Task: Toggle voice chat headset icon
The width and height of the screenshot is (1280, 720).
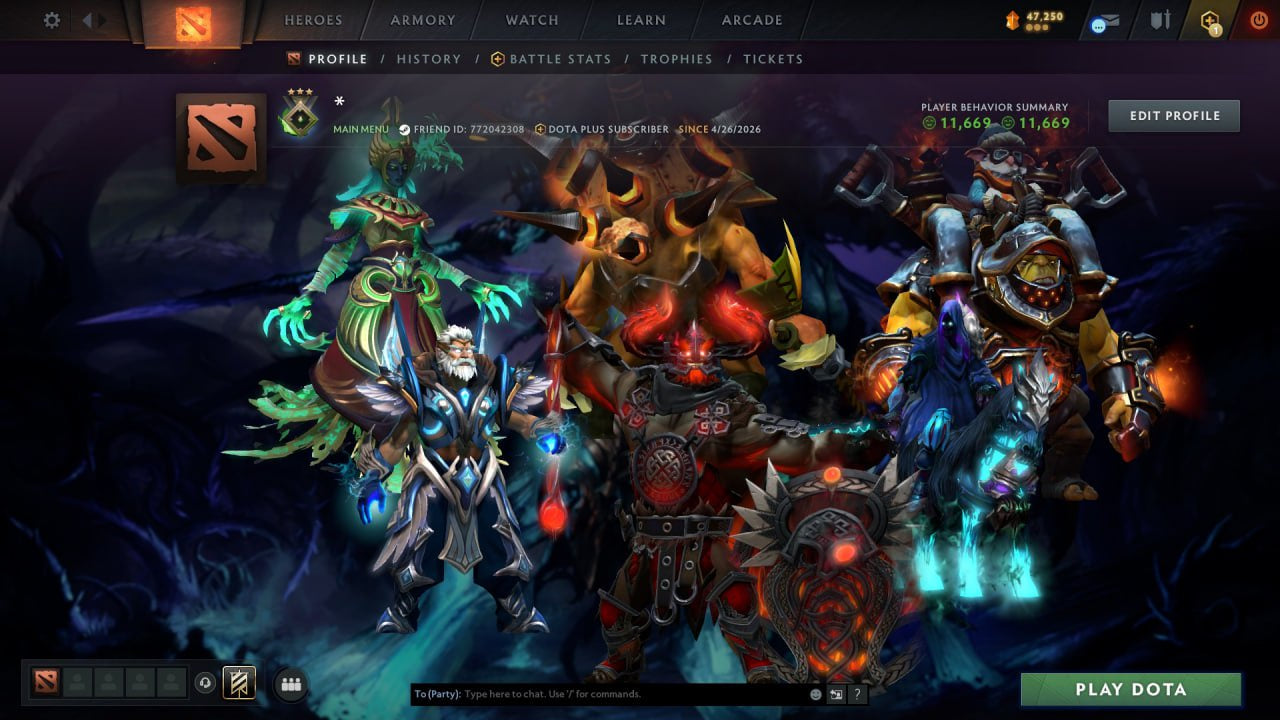Action: [x=207, y=682]
